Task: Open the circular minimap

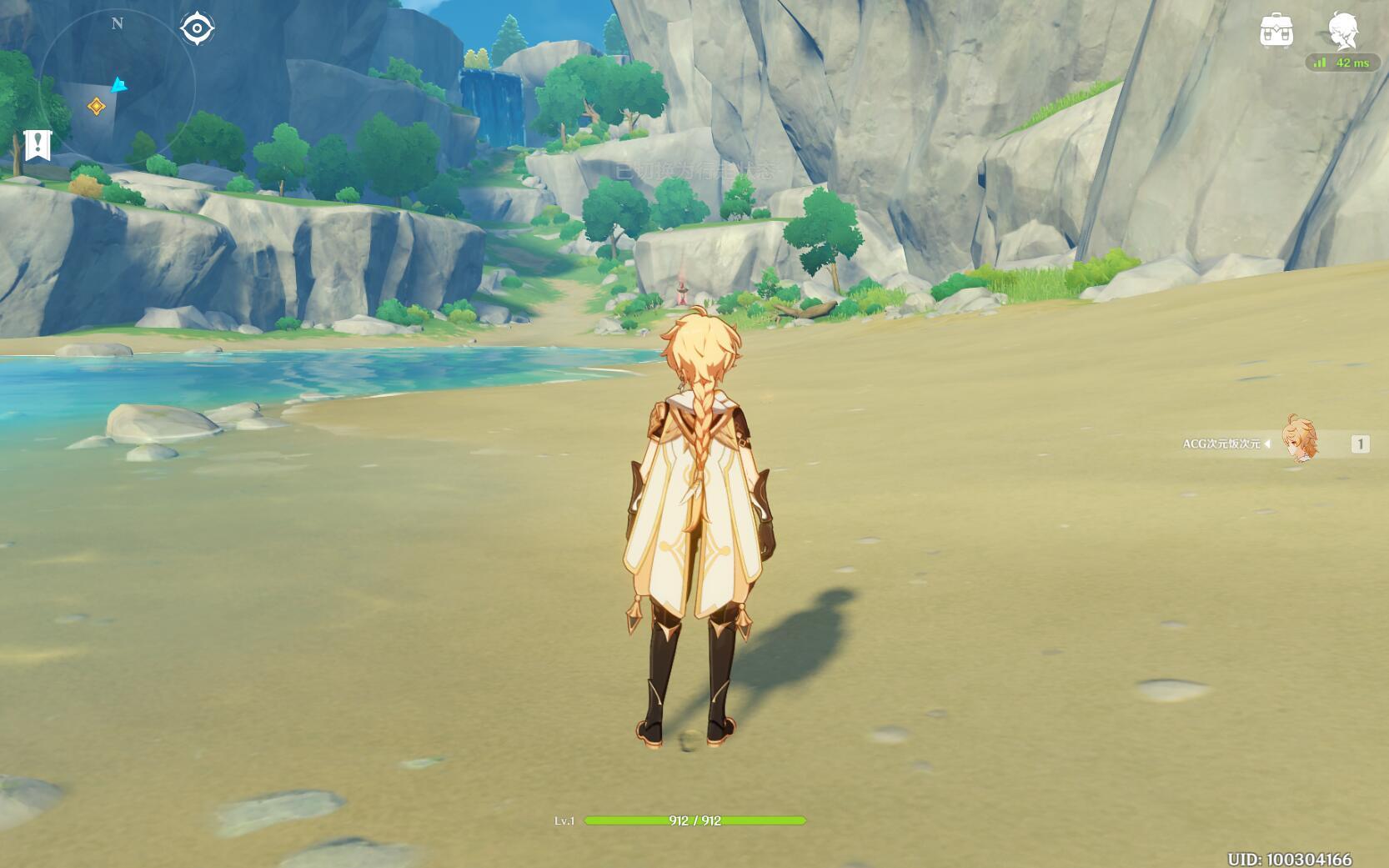Action: 117,83
